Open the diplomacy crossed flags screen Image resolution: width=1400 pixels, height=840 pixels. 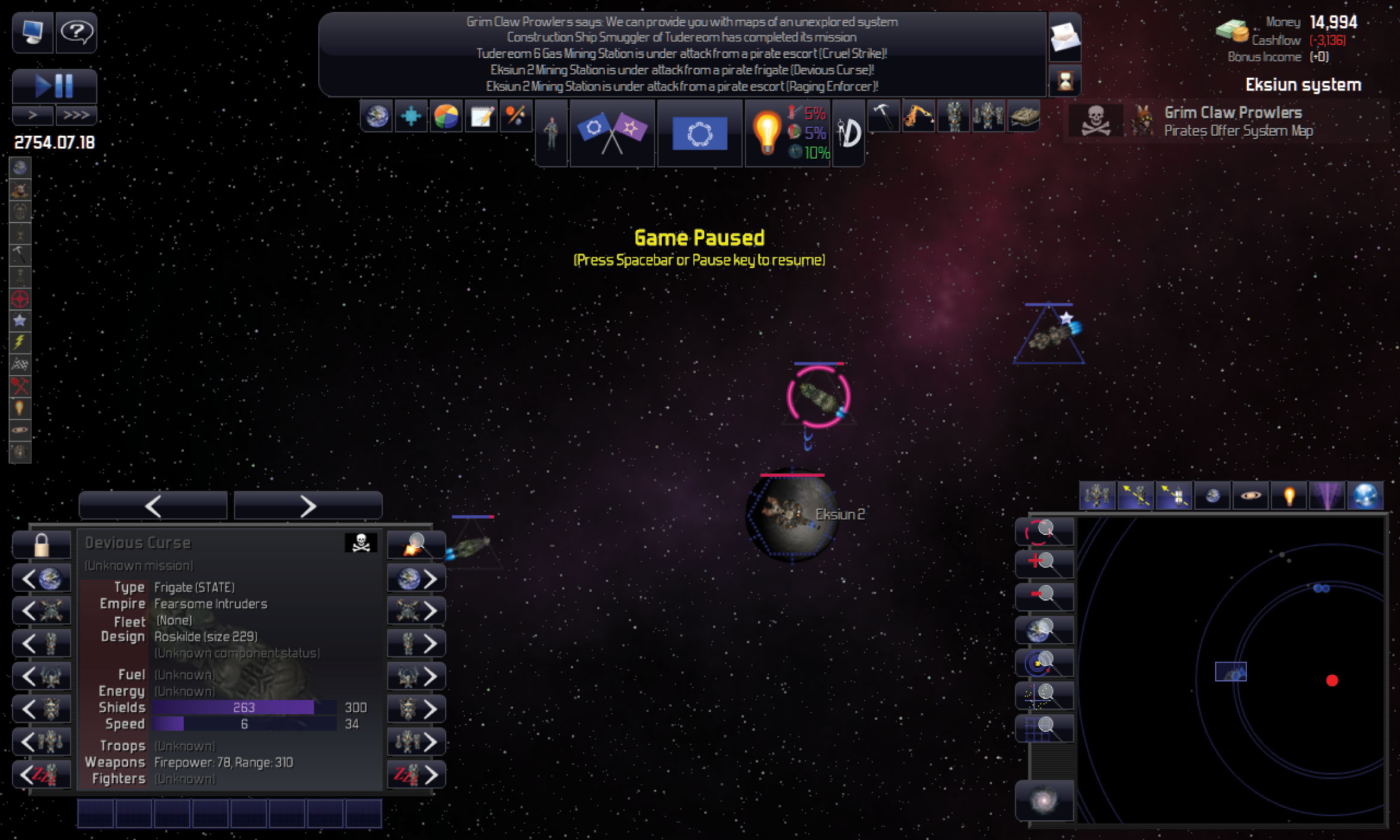coord(611,133)
